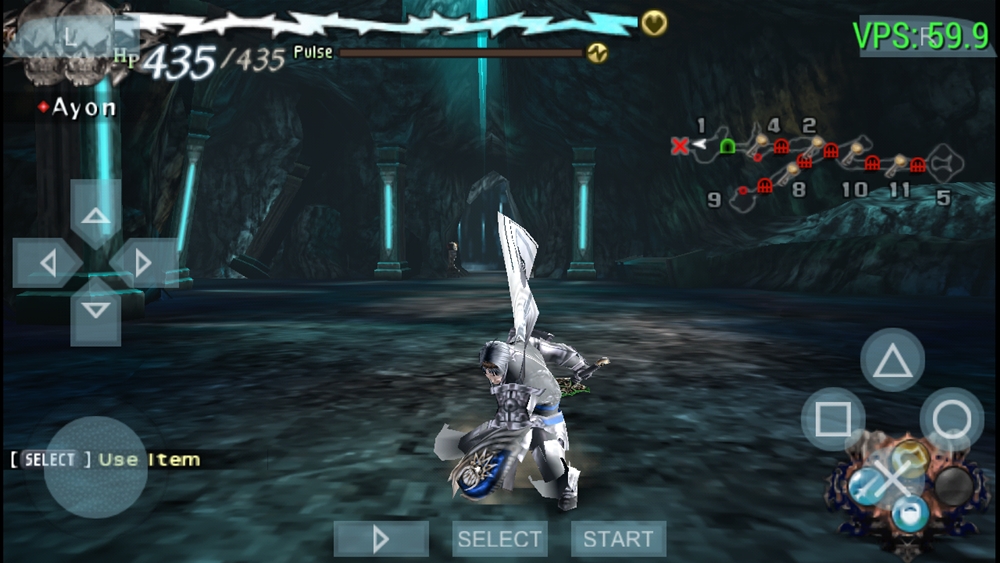
Task: Toggle the fast-forward arrow button
Action: click(x=381, y=539)
